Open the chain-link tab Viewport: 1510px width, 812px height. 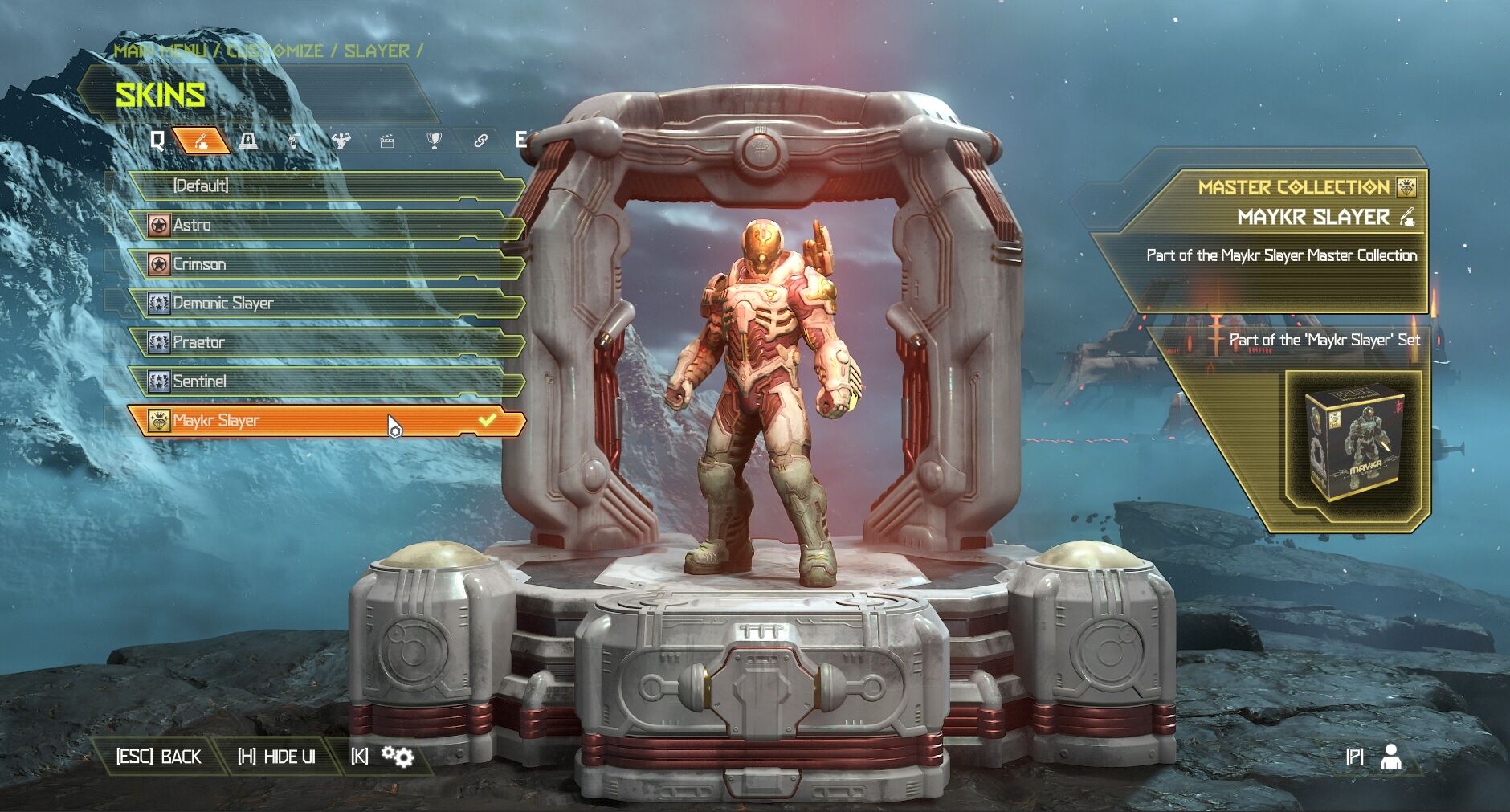tap(480, 141)
